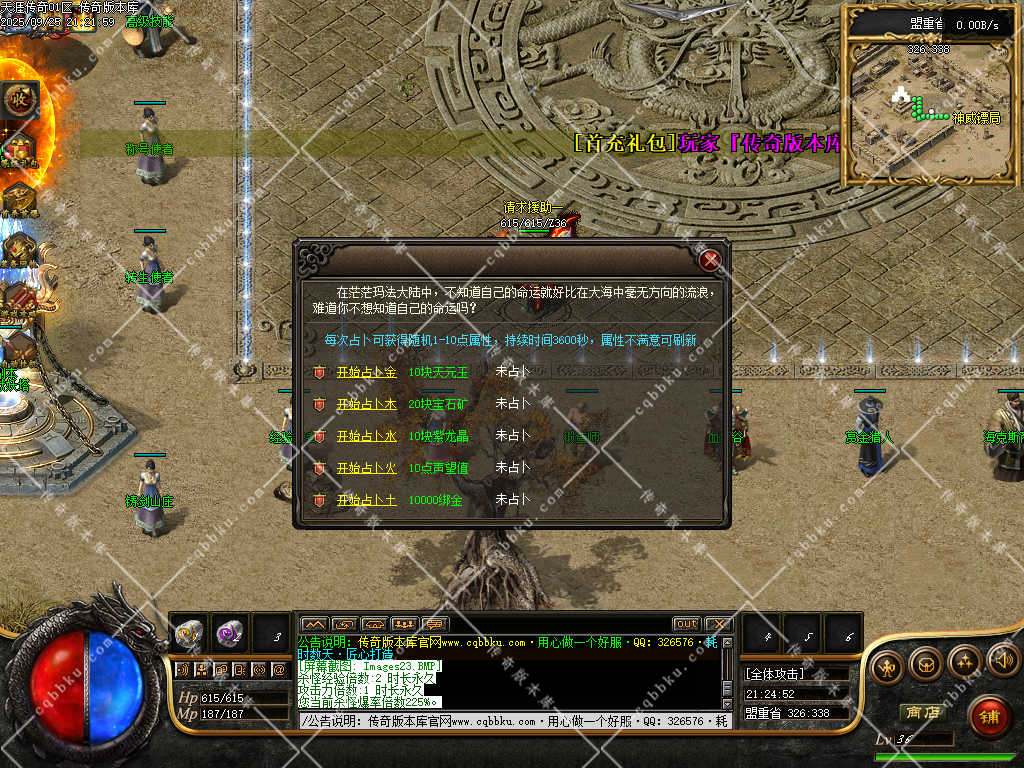Open the 商店 shop

(922, 712)
